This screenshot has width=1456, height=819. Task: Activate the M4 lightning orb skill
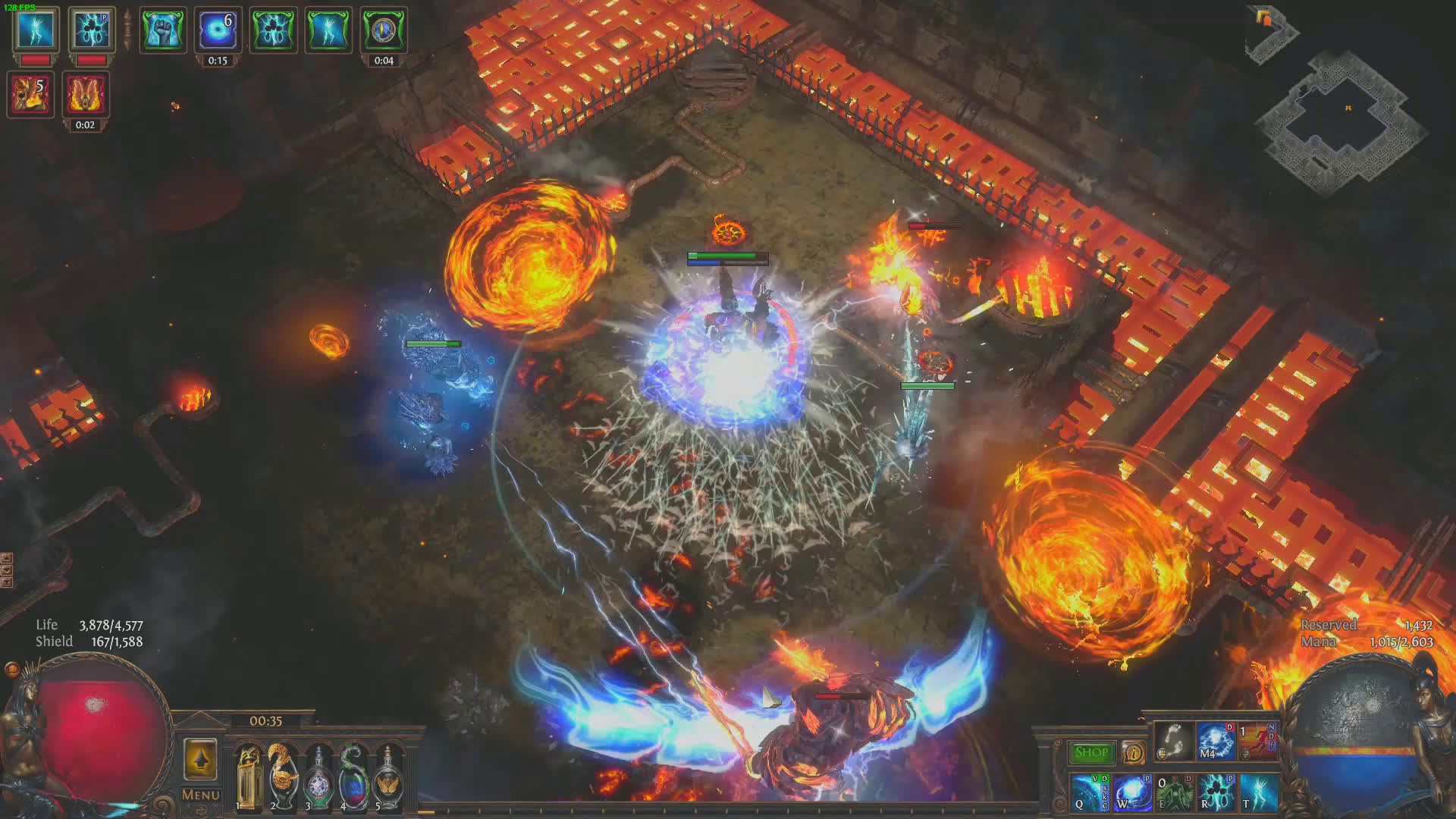pyautogui.click(x=1215, y=741)
